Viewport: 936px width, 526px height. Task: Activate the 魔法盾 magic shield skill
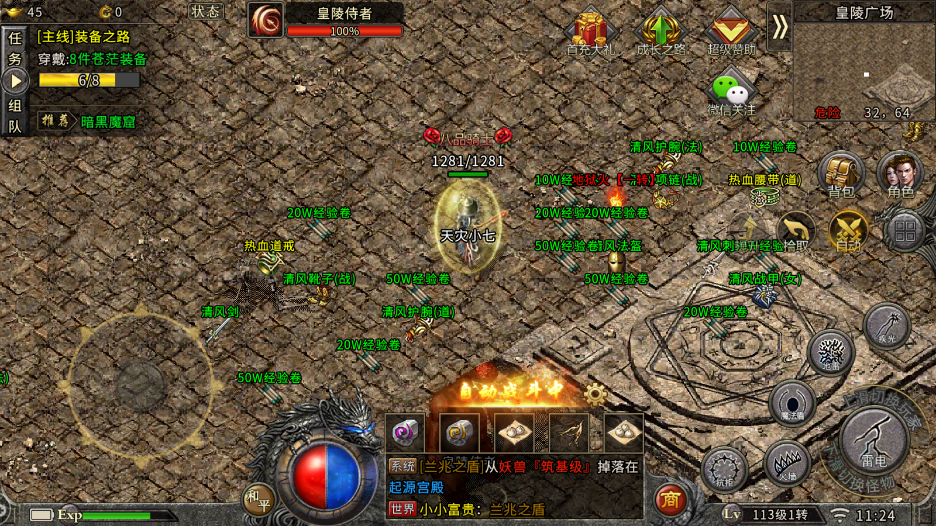click(x=792, y=401)
